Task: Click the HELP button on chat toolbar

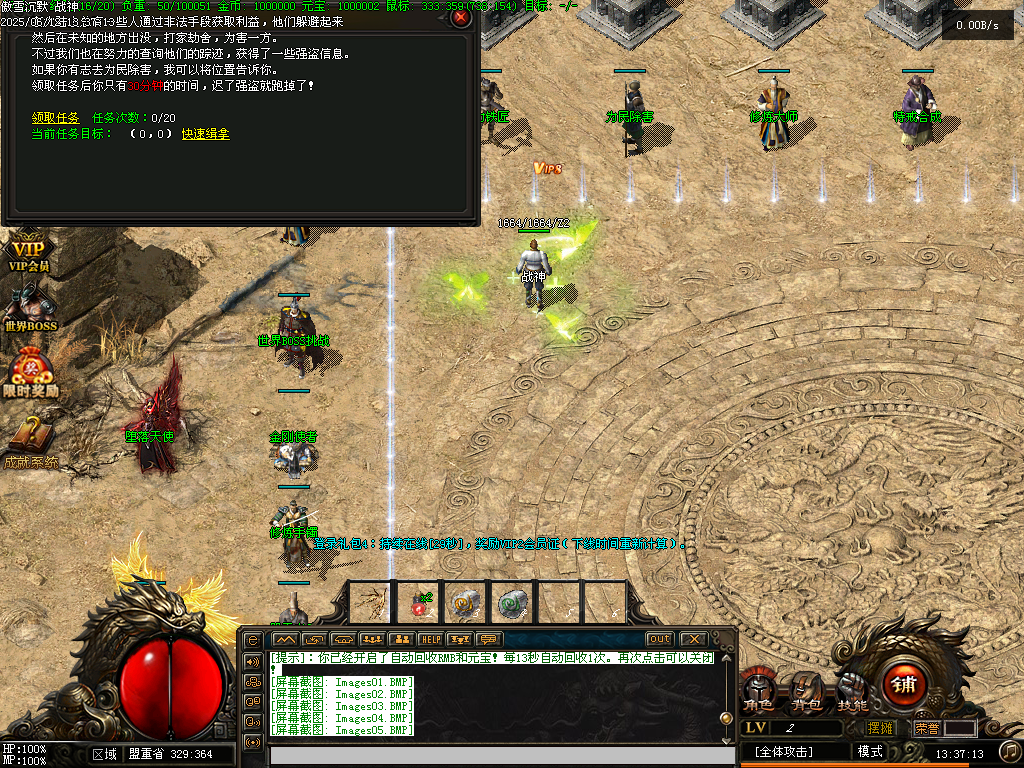Action: click(x=431, y=639)
